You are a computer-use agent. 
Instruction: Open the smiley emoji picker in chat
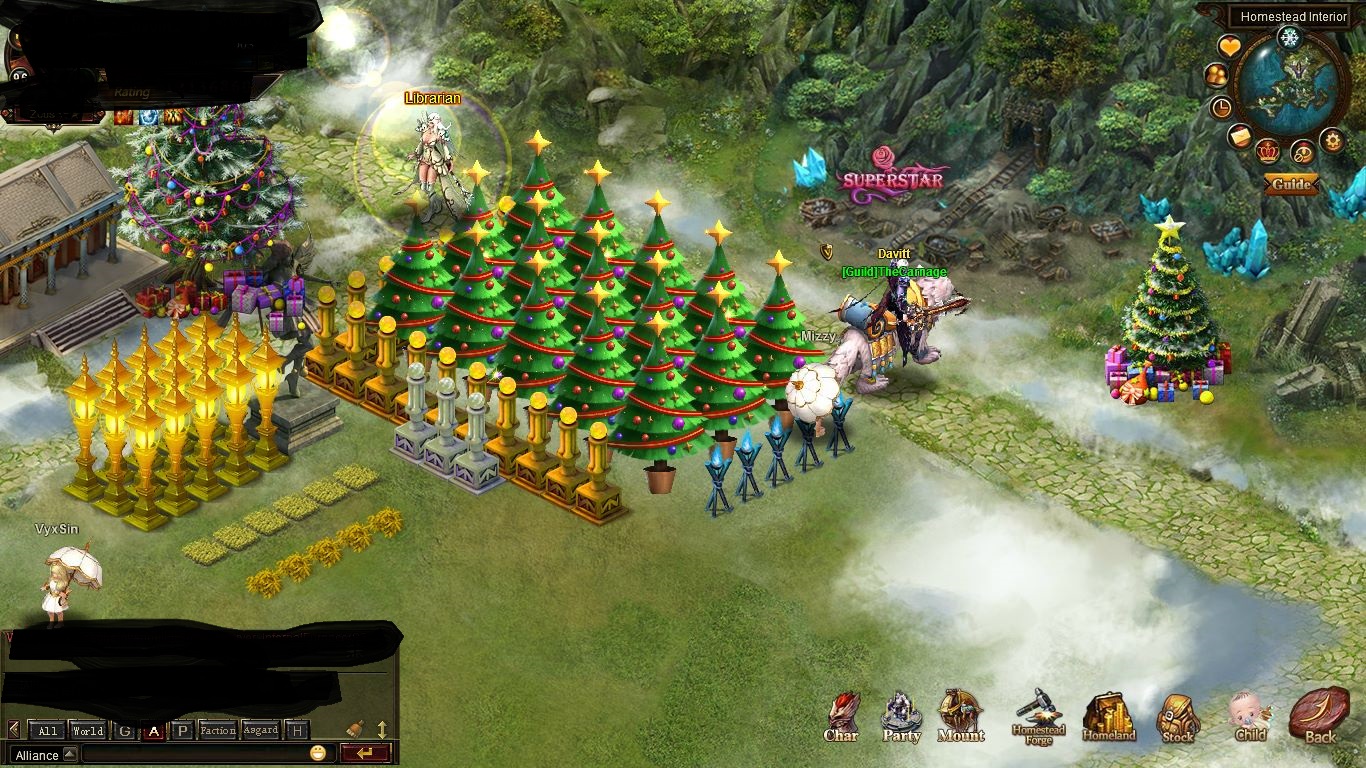(x=318, y=754)
